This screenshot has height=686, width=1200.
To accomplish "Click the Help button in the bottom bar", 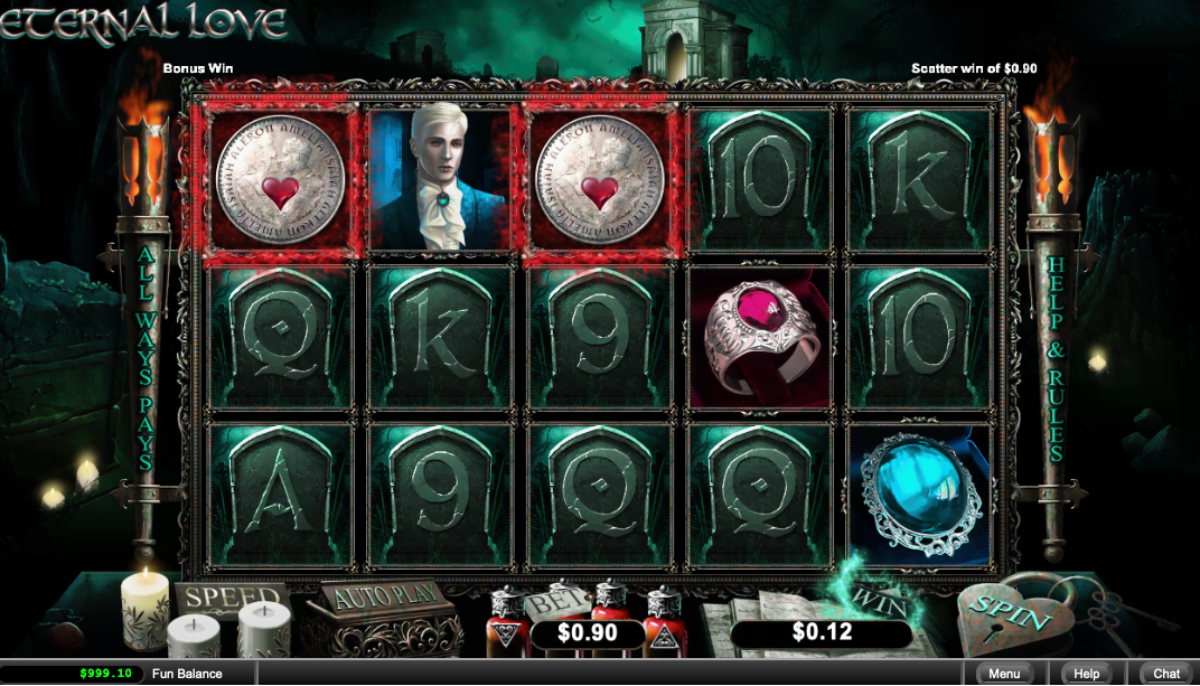I will 1086,674.
